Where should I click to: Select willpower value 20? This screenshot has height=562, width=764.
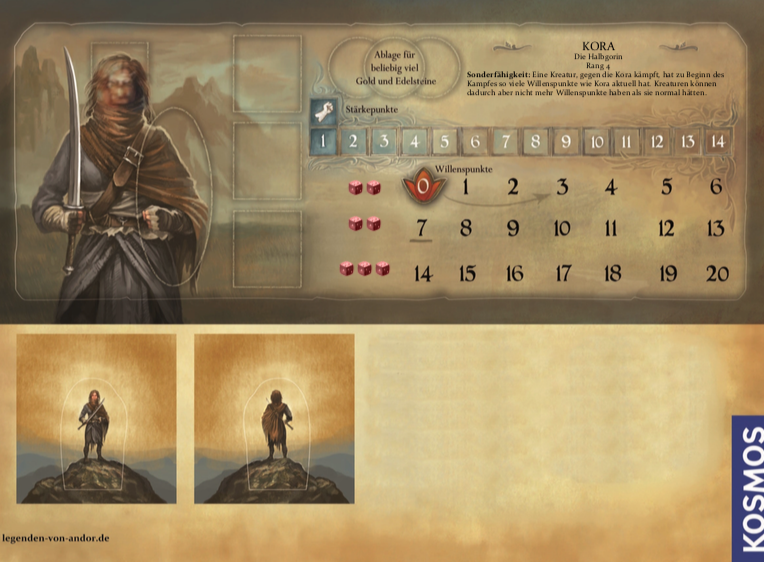[x=717, y=273]
